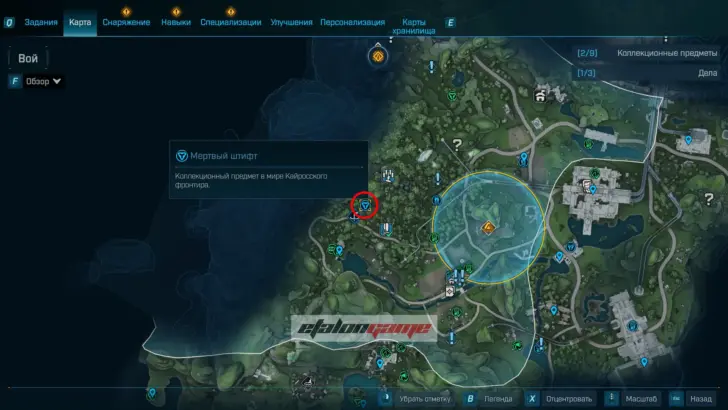This screenshot has height=410, width=728.
Task: Switch to the Улучшения tab
Action: pos(291,22)
